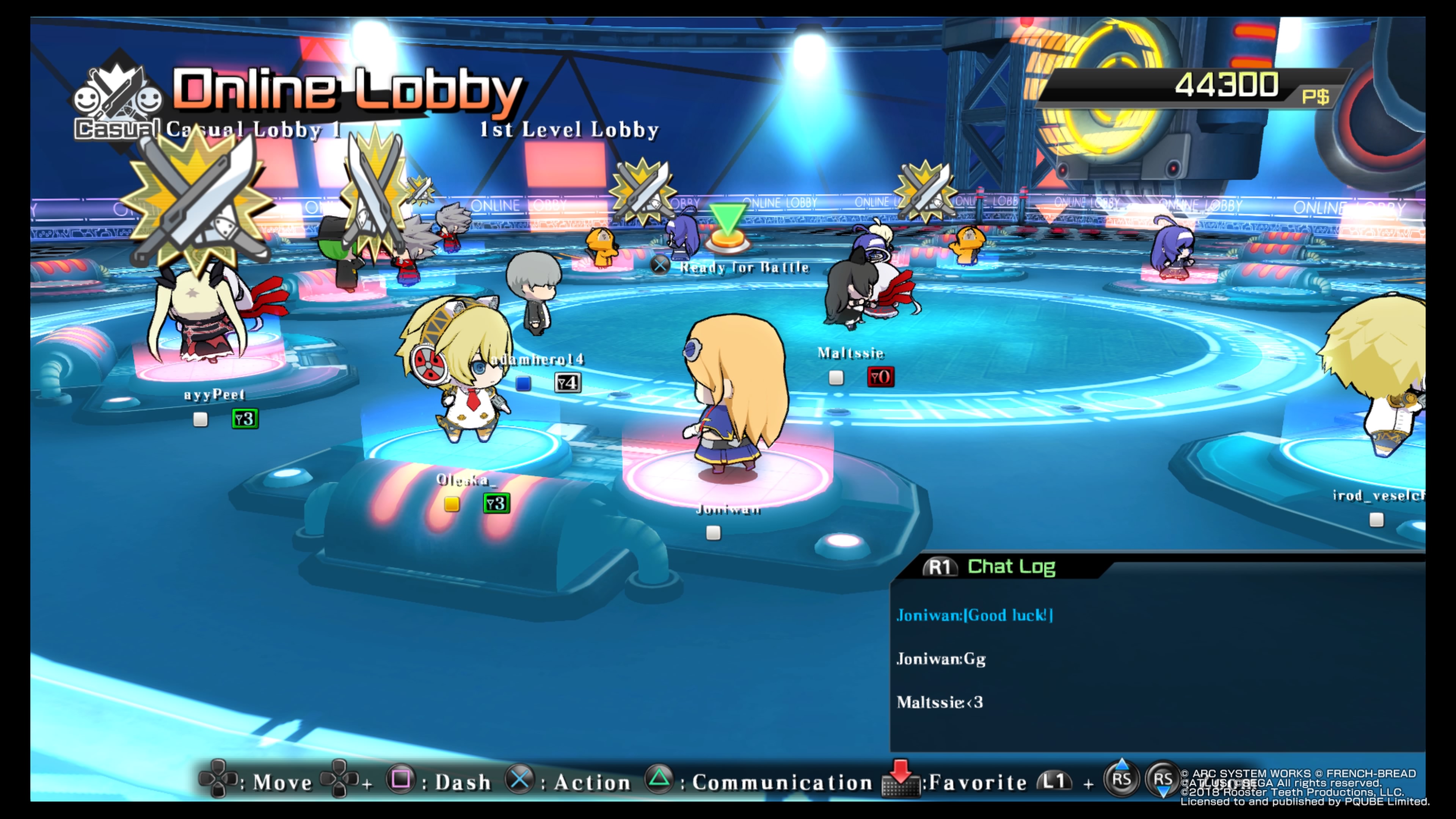The height and width of the screenshot is (819, 1456).
Task: Click the blue square under adamhero14
Action: pyautogui.click(x=523, y=384)
